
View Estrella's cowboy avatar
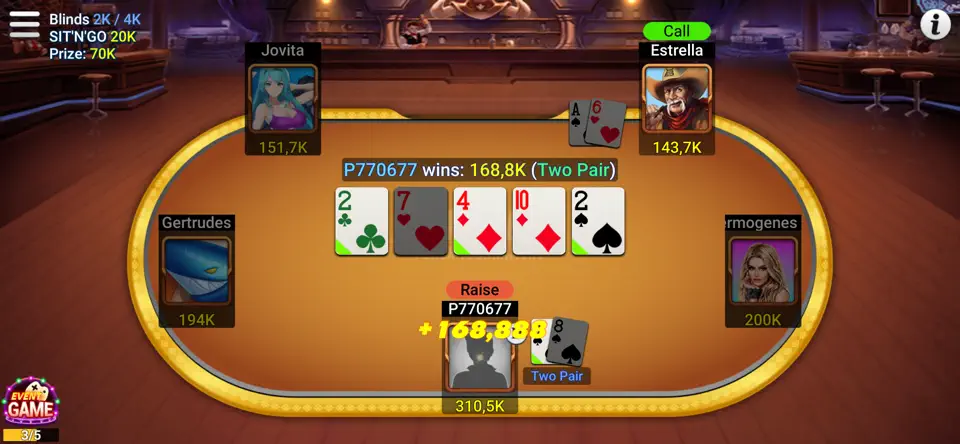pyautogui.click(x=676, y=99)
